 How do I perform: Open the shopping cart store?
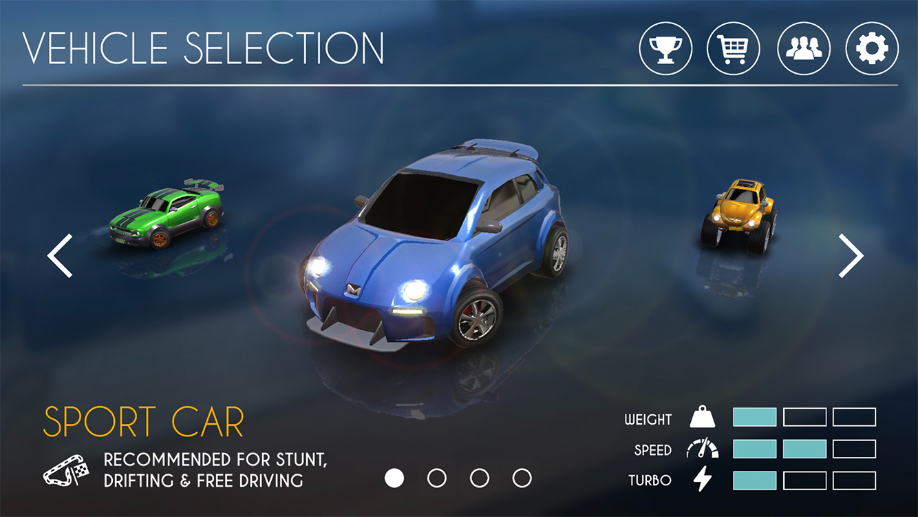pos(733,48)
